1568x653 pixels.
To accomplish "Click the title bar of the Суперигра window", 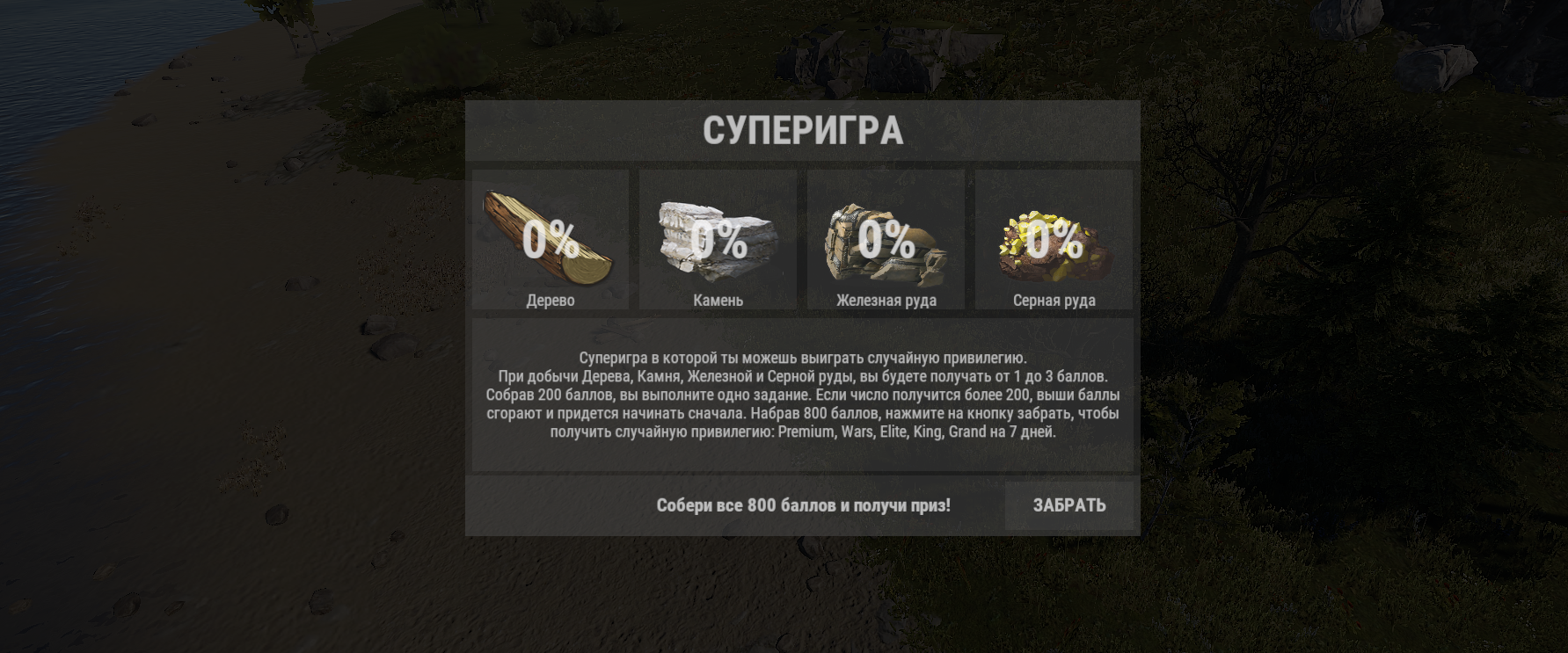I will click(803, 130).
